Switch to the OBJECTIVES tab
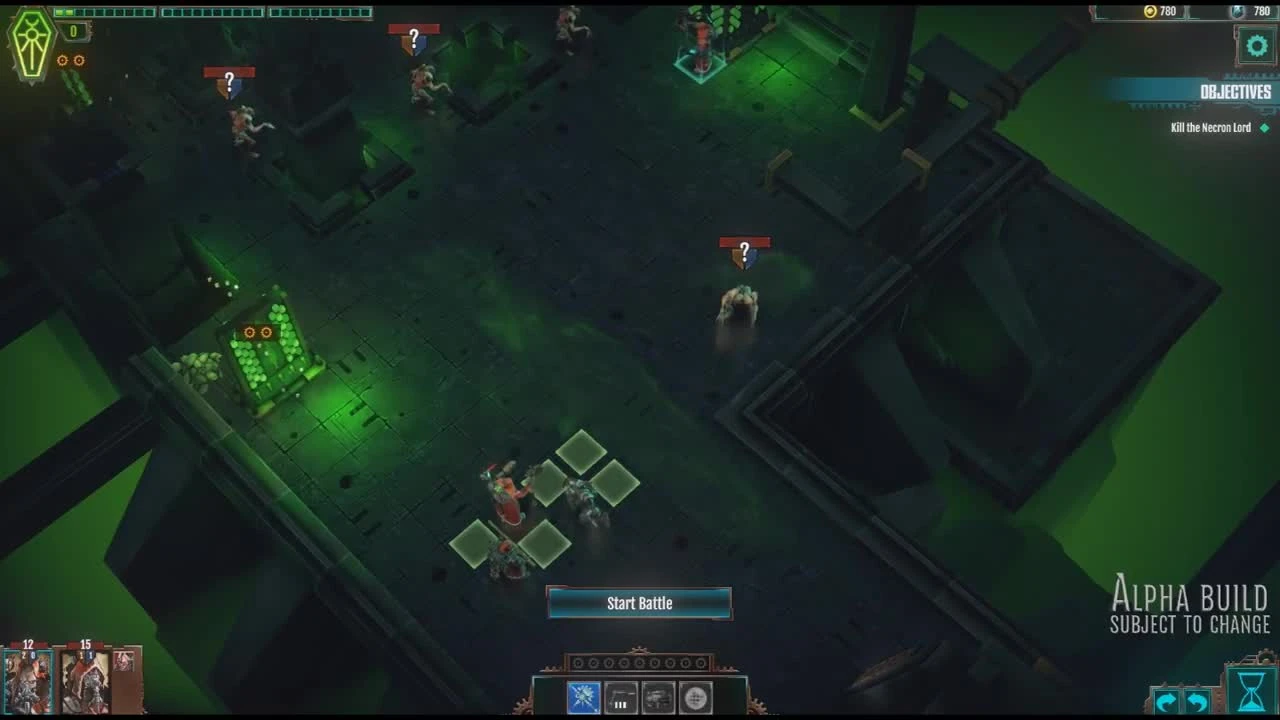The height and width of the screenshot is (720, 1280). (1236, 92)
